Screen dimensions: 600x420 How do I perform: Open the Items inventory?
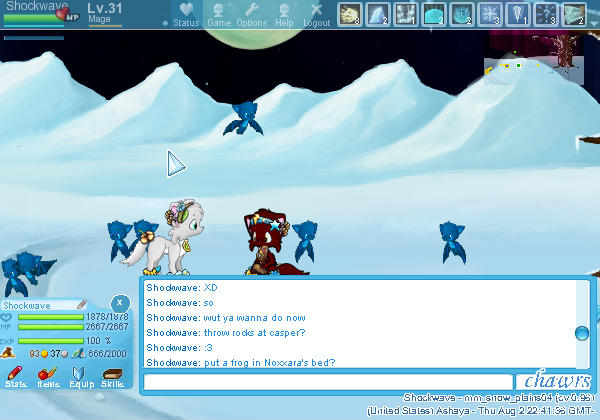(47, 377)
